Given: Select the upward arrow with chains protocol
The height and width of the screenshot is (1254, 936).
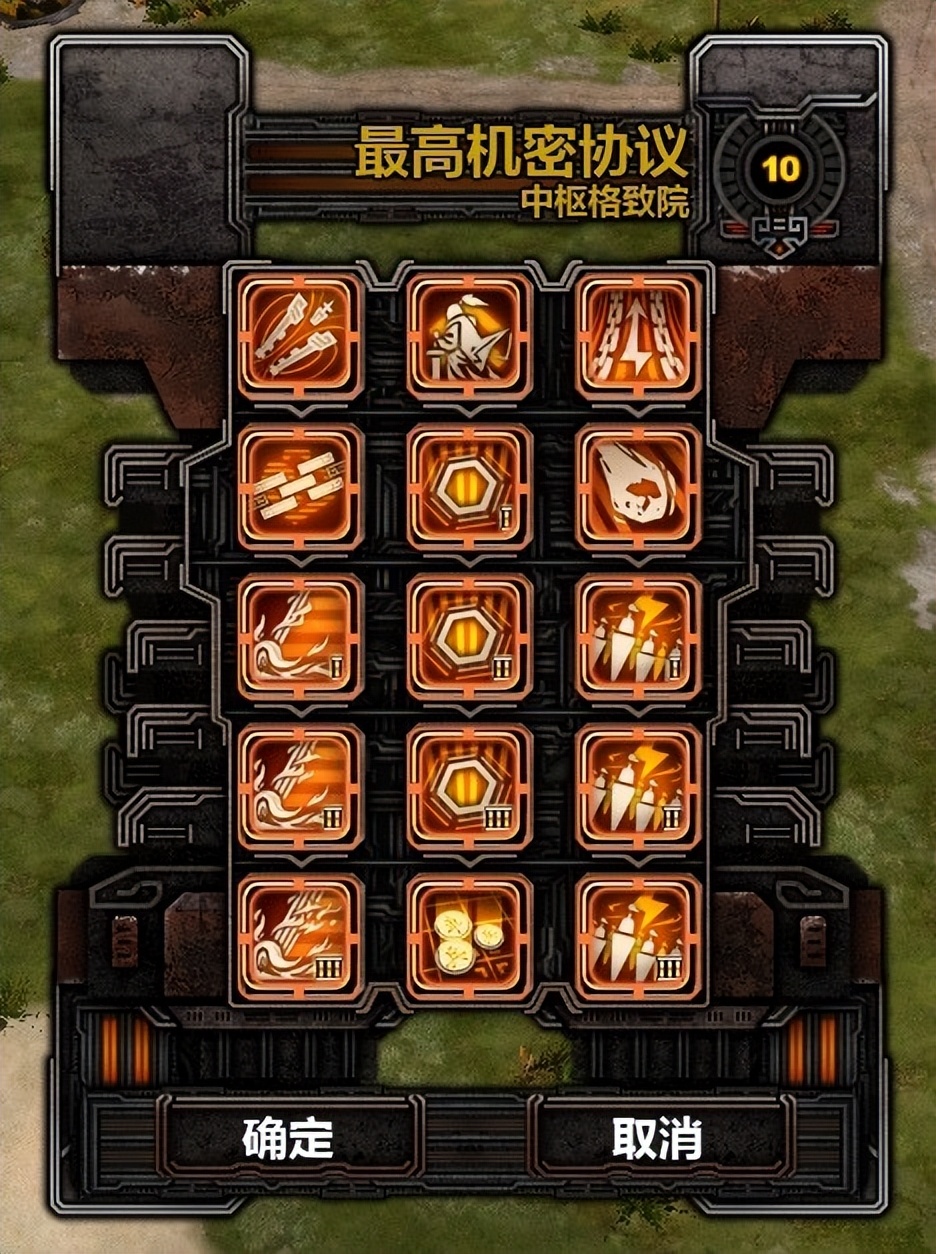Looking at the screenshot, I should point(638,335).
